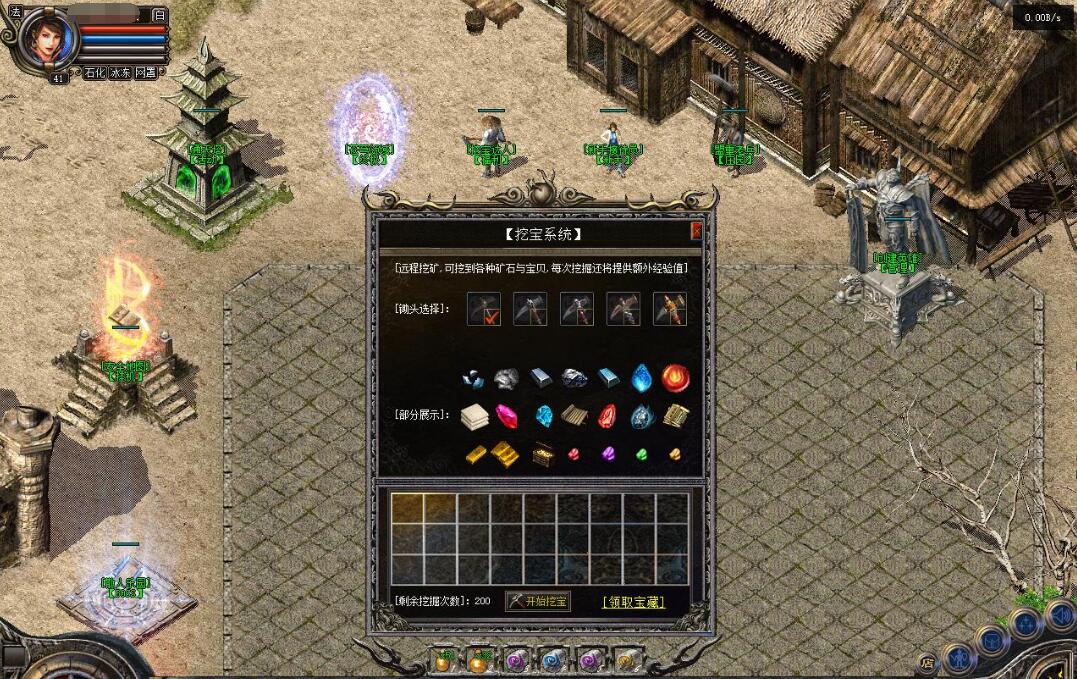The height and width of the screenshot is (679, 1077).
Task: Use the first orange potion in the hotbar
Action: coord(443,661)
